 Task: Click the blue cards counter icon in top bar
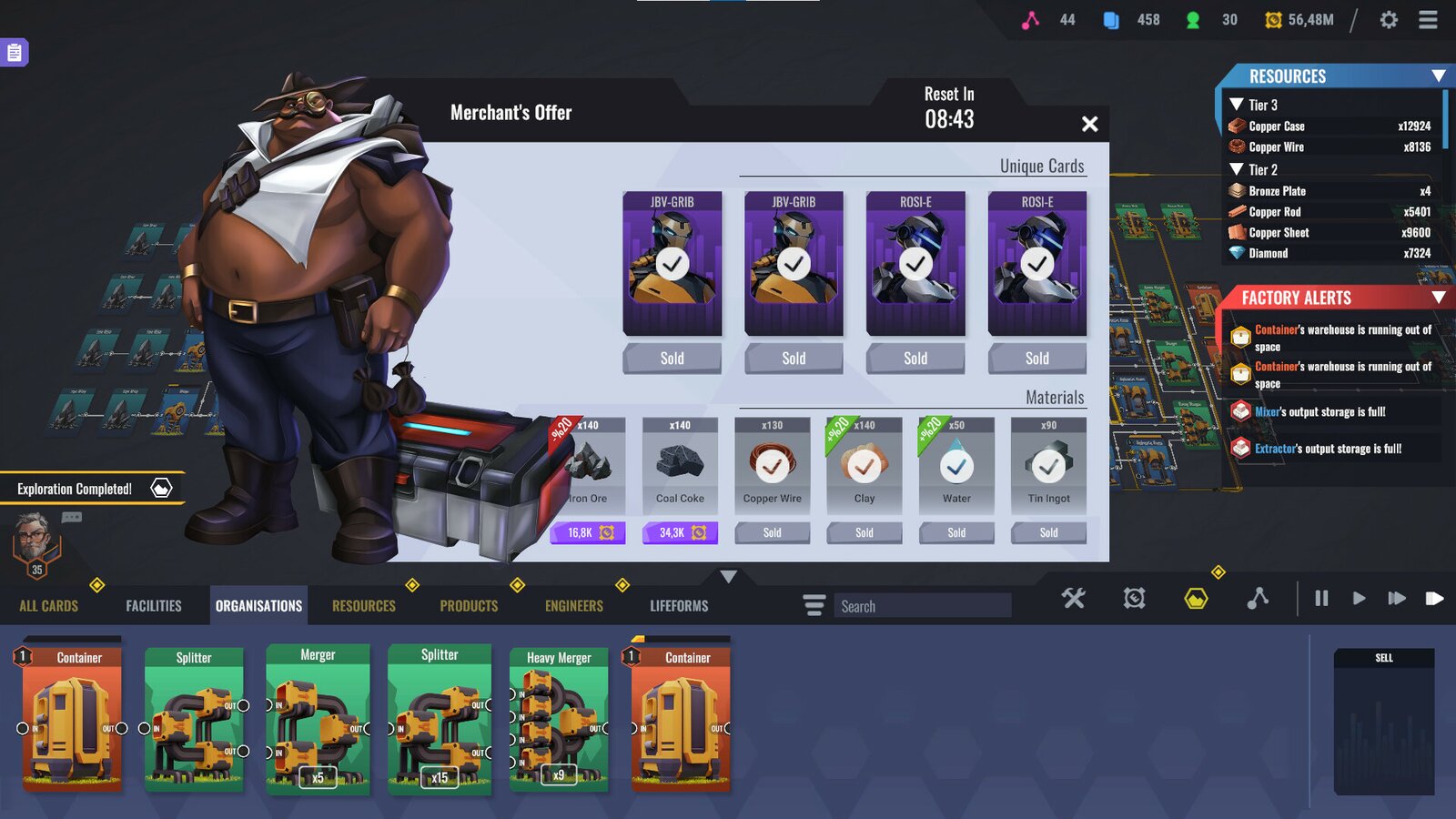1111,19
